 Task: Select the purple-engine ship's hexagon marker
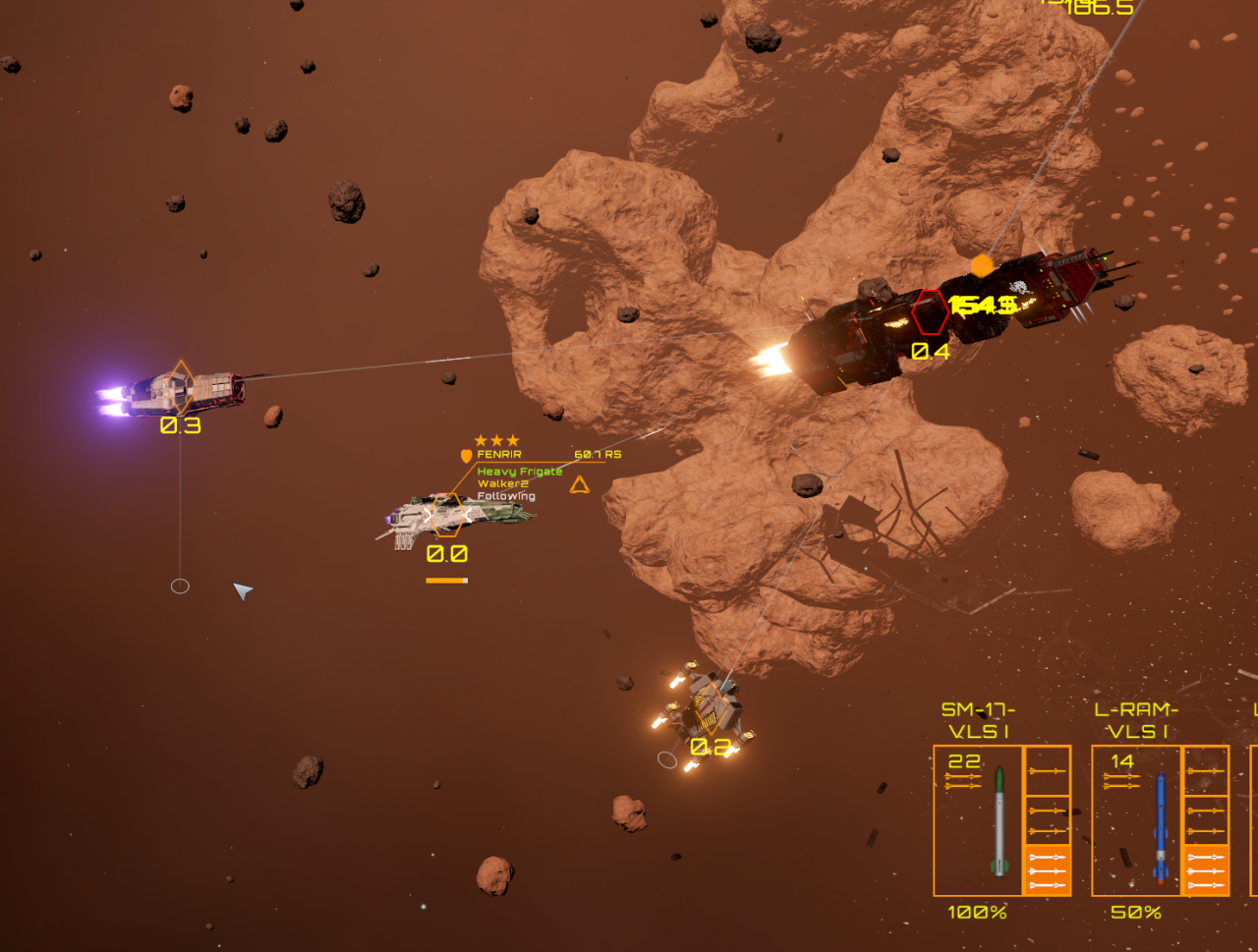pyautogui.click(x=181, y=386)
